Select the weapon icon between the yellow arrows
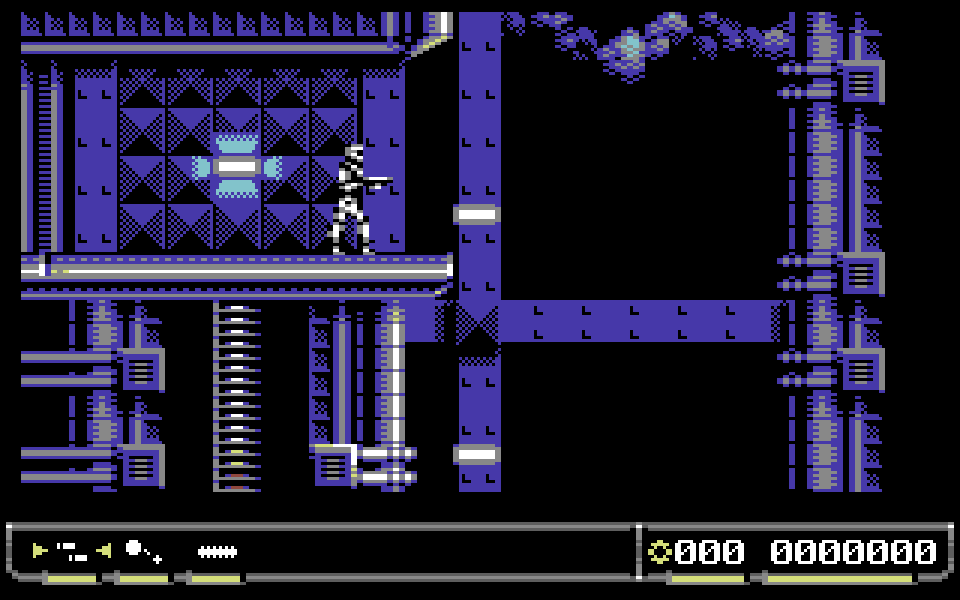The image size is (960, 600). (x=72, y=550)
